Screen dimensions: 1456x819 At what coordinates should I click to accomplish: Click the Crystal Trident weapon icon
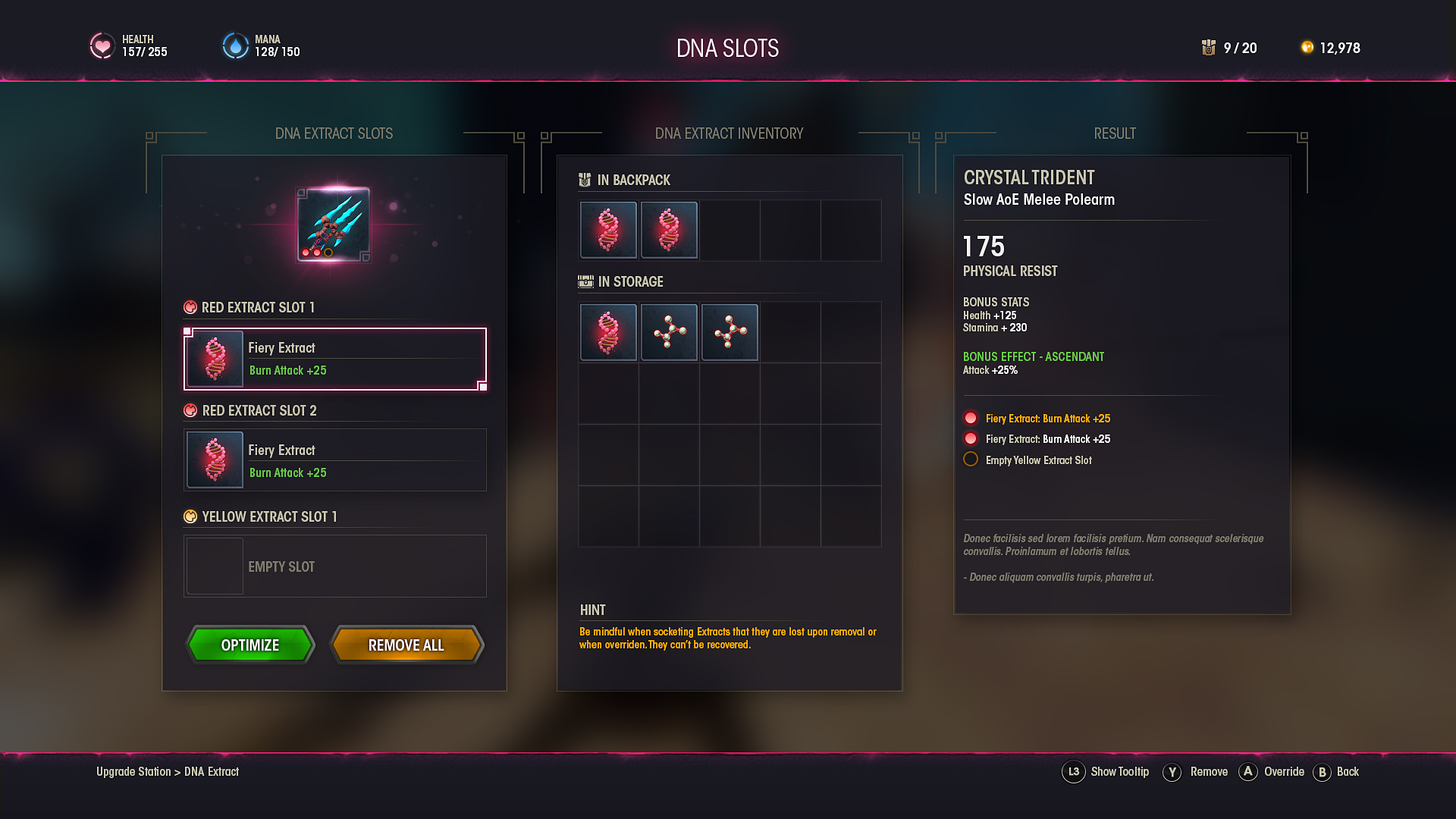coord(334,224)
